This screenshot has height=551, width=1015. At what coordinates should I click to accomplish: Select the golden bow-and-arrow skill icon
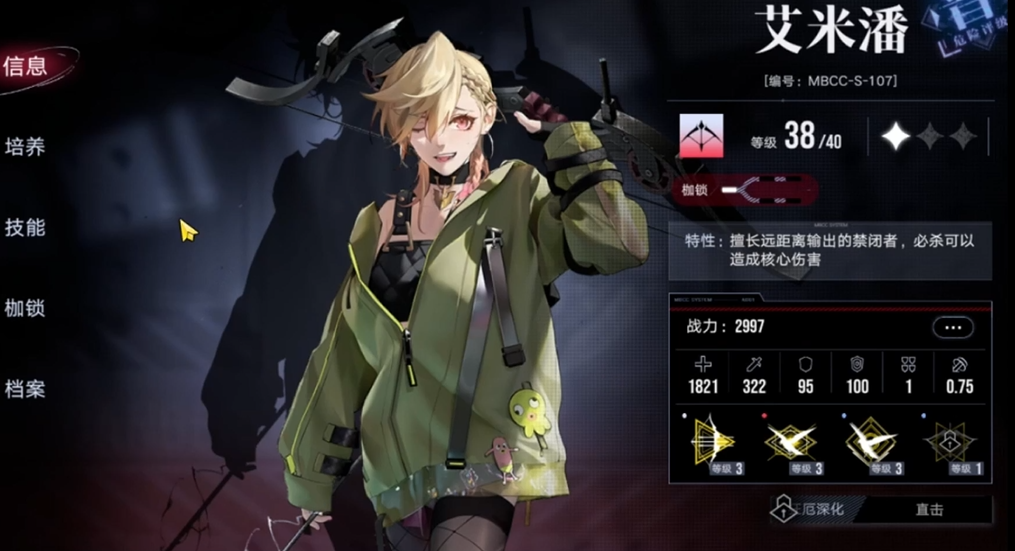click(713, 442)
